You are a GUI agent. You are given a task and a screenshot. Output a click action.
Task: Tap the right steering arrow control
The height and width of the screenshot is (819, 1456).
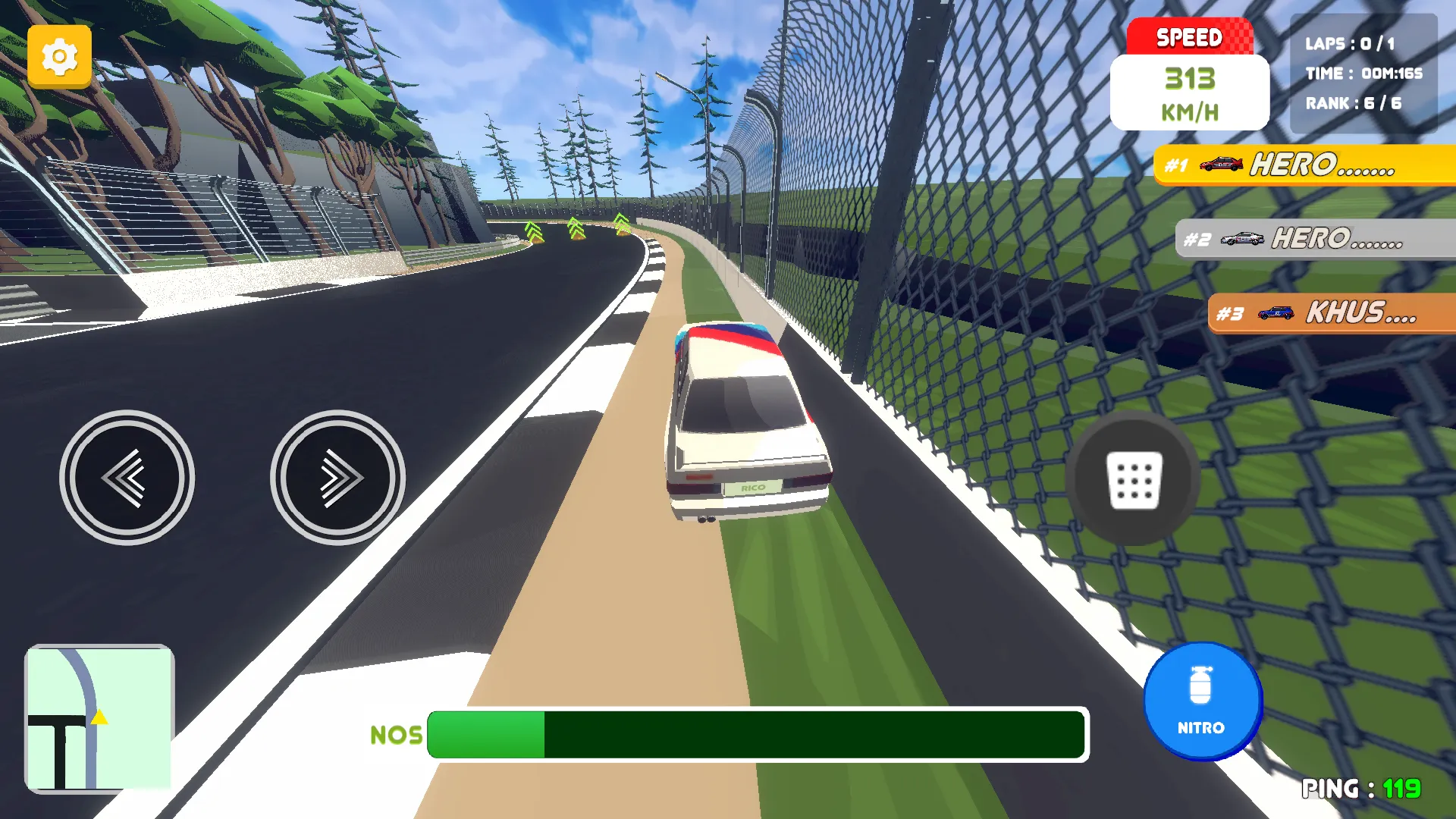(337, 476)
